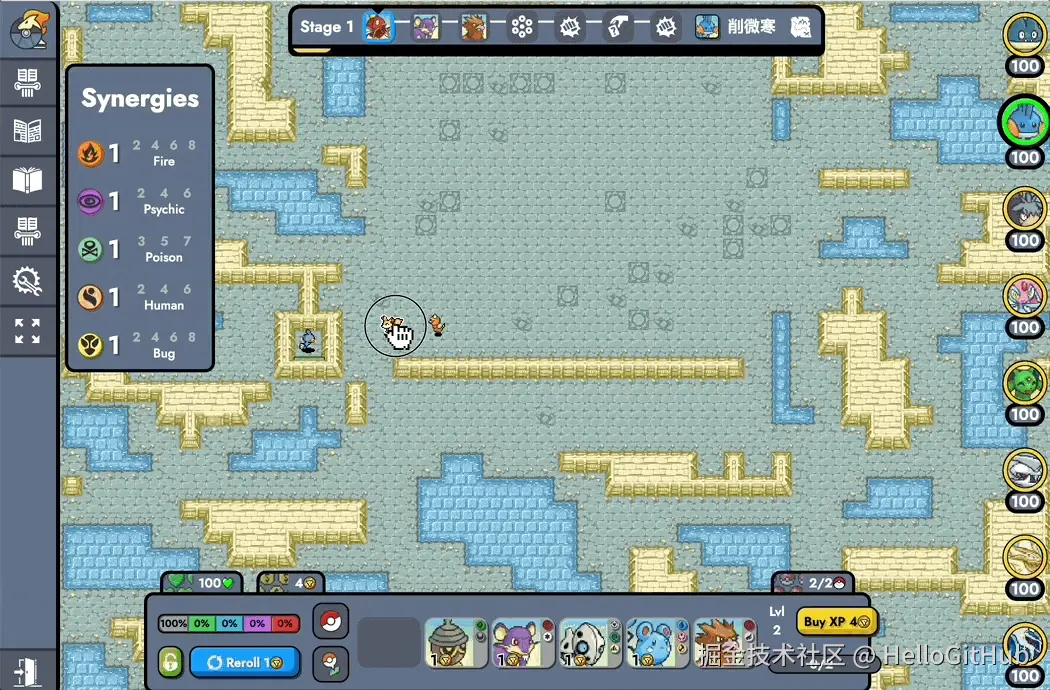Open the open-book icon in sidebar
Viewport: 1050px width, 690px height.
(x=27, y=181)
